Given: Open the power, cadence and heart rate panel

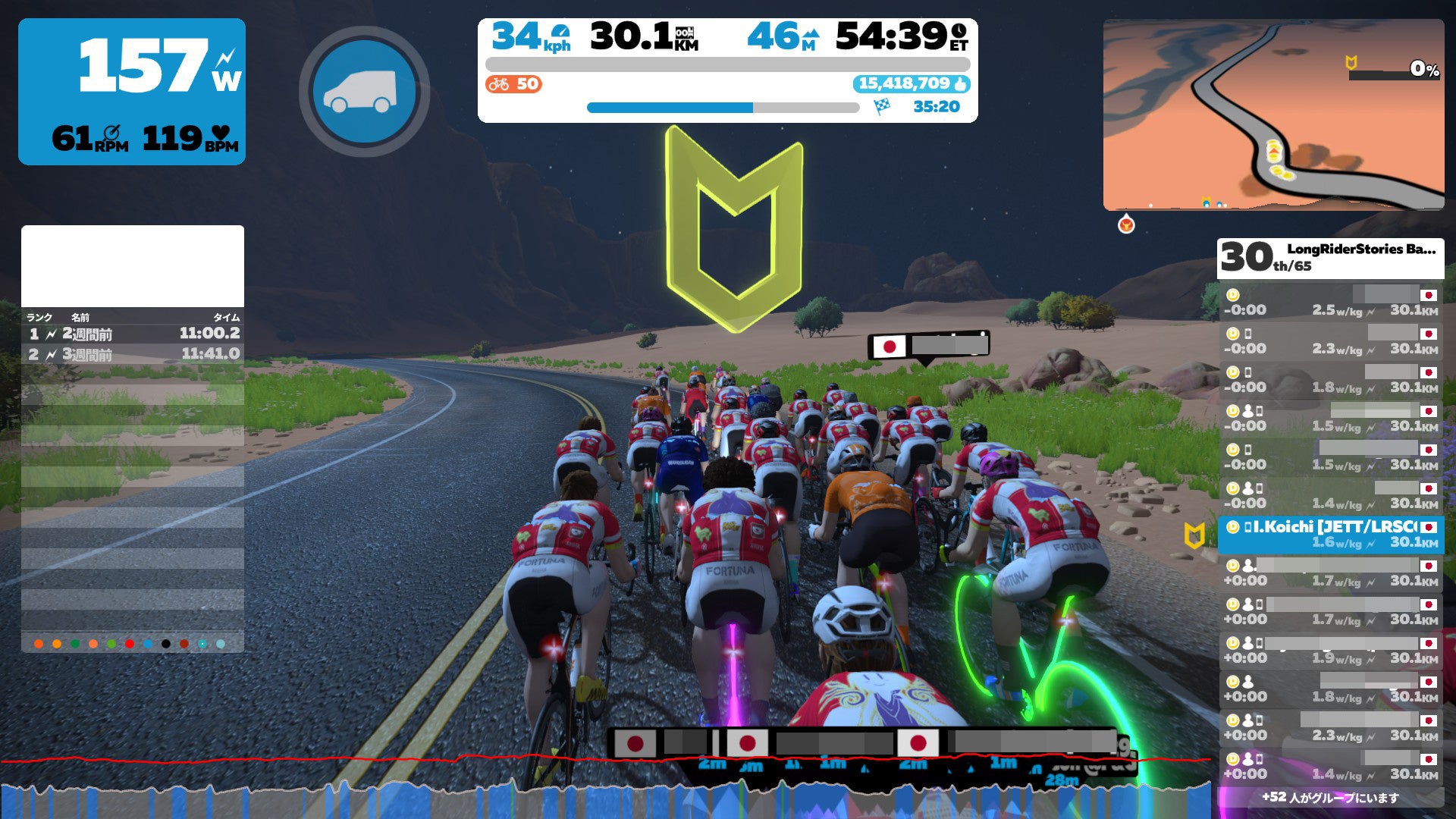Looking at the screenshot, I should pos(132,92).
